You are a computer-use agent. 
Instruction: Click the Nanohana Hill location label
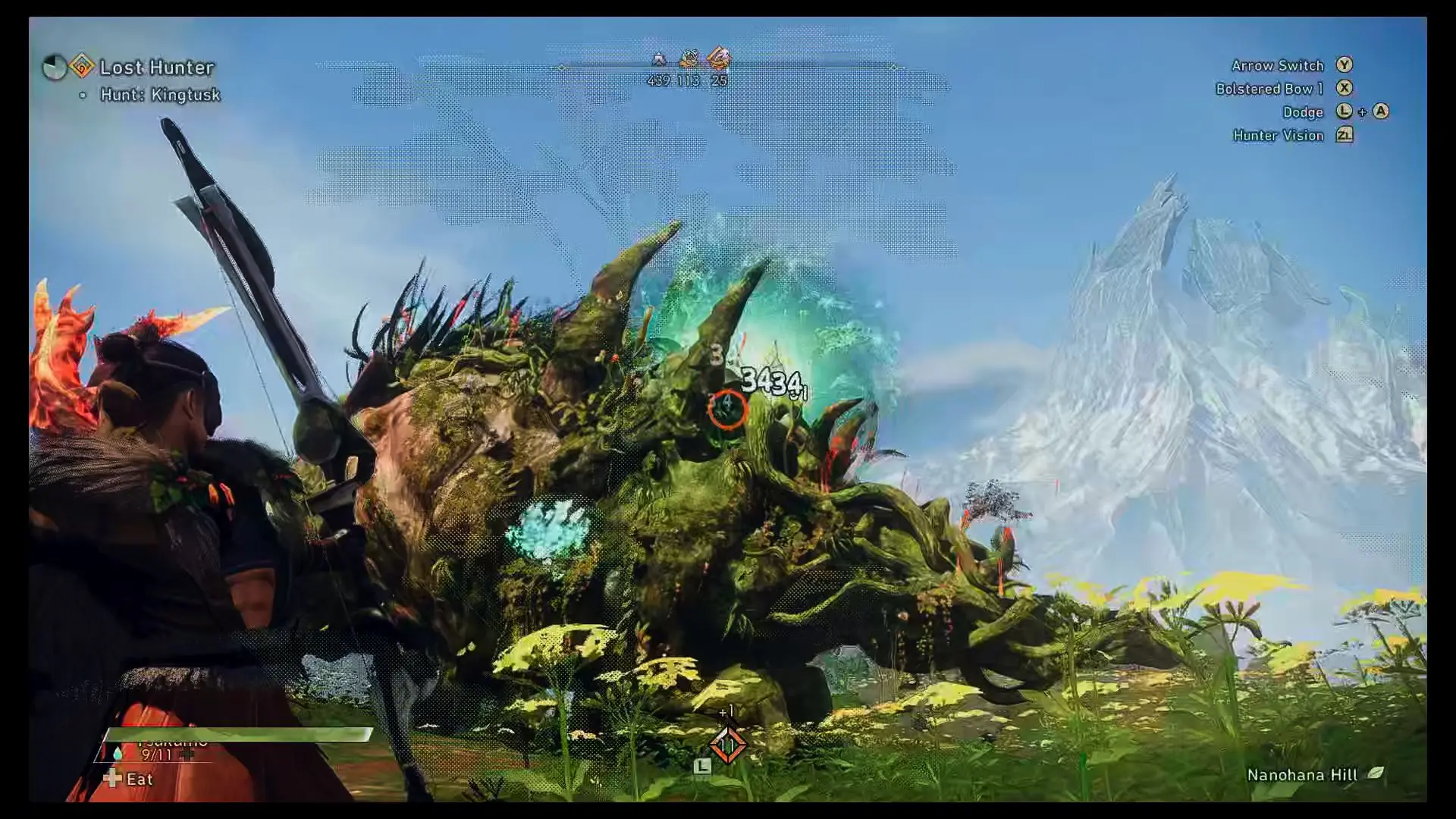(1302, 775)
